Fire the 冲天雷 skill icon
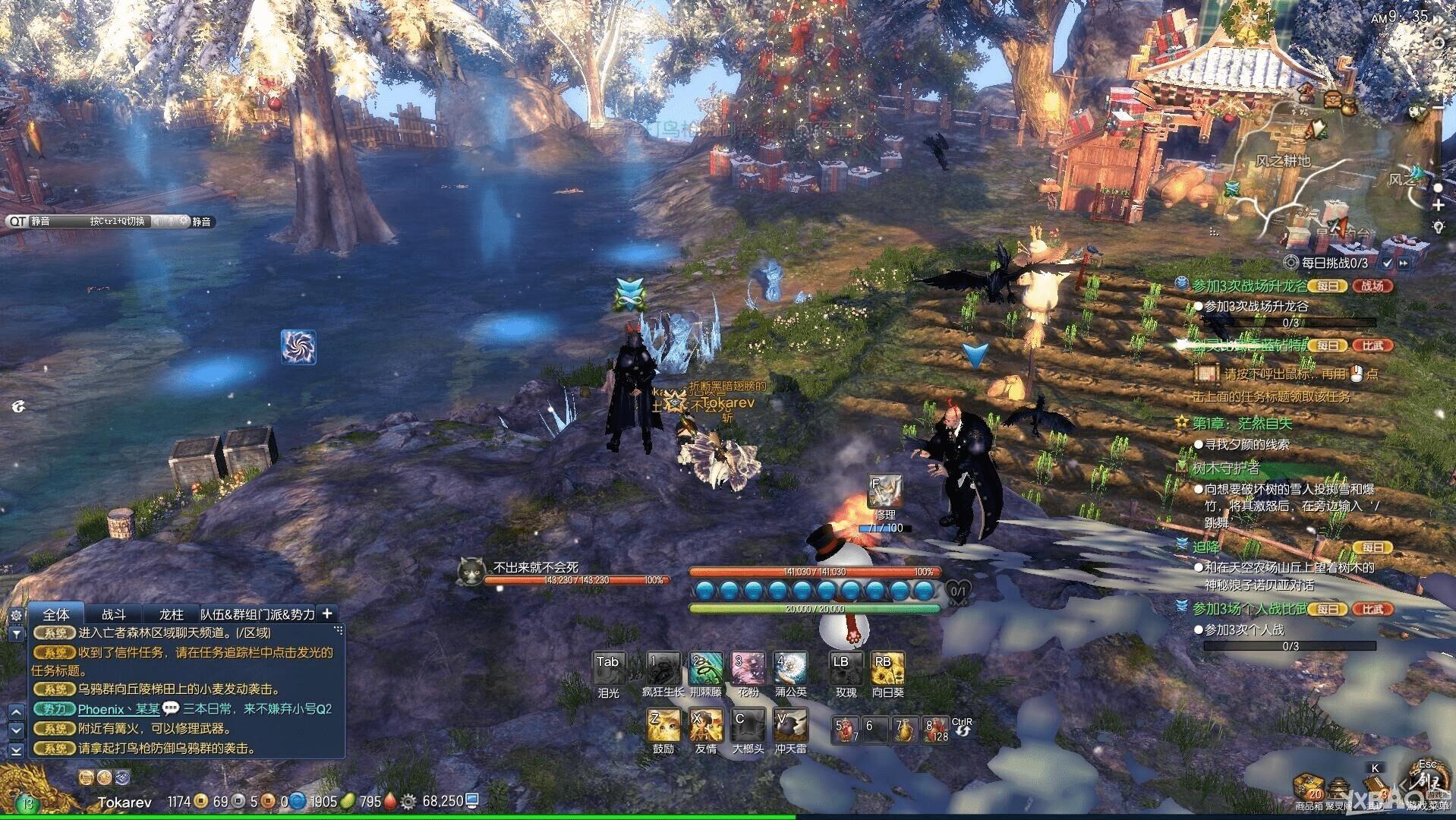Image resolution: width=1456 pixels, height=820 pixels. click(790, 725)
